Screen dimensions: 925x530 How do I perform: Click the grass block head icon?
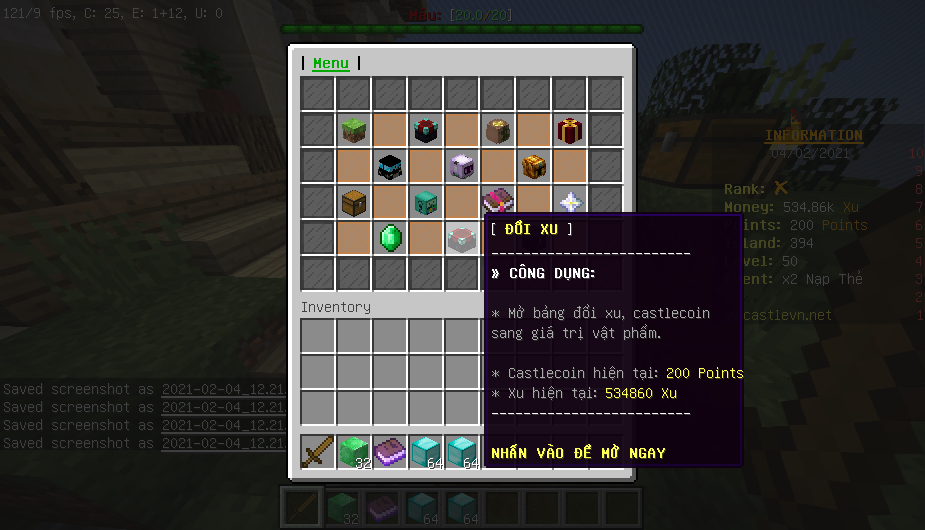click(x=354, y=130)
